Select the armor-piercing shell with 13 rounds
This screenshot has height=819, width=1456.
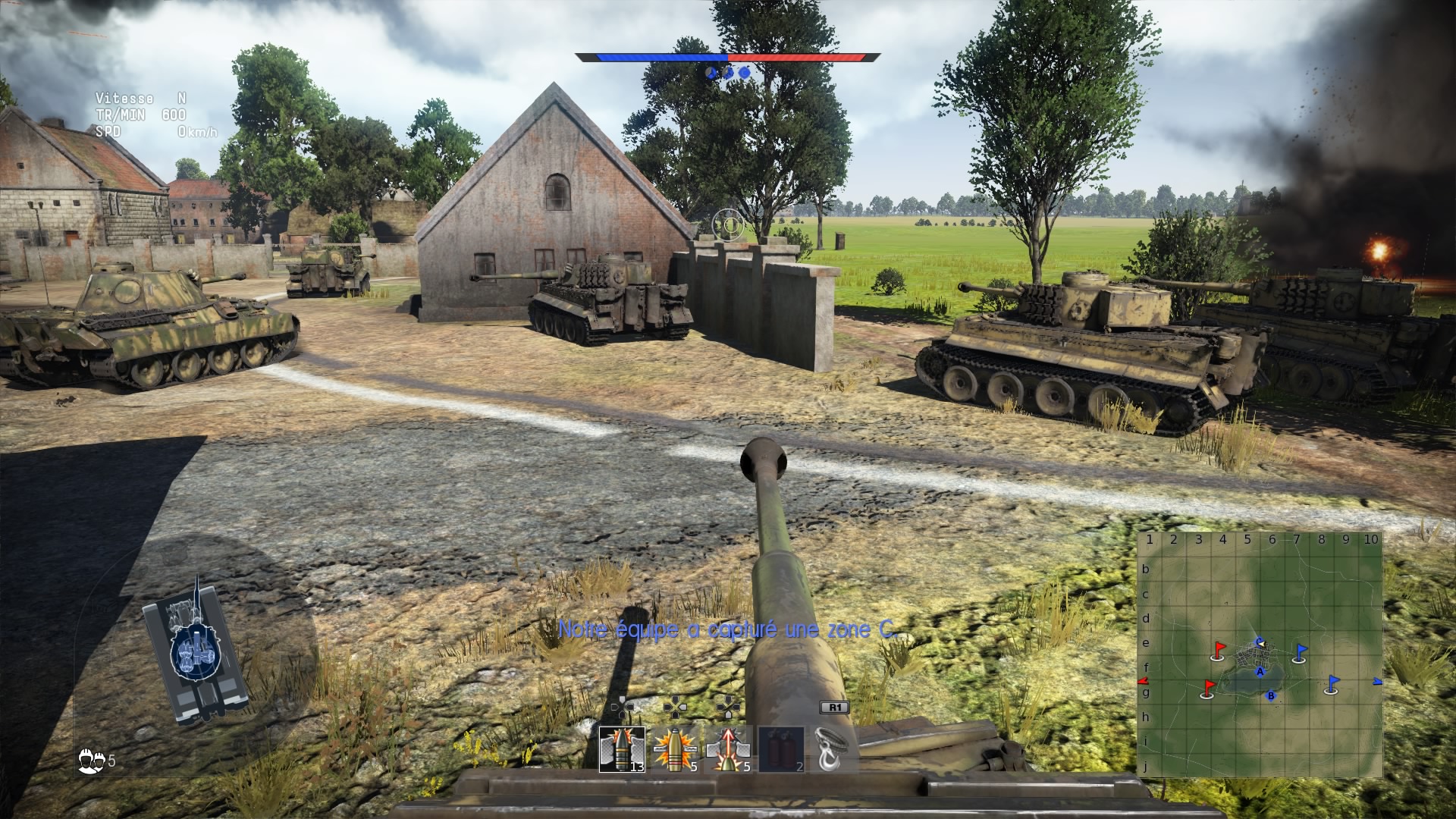(622, 749)
